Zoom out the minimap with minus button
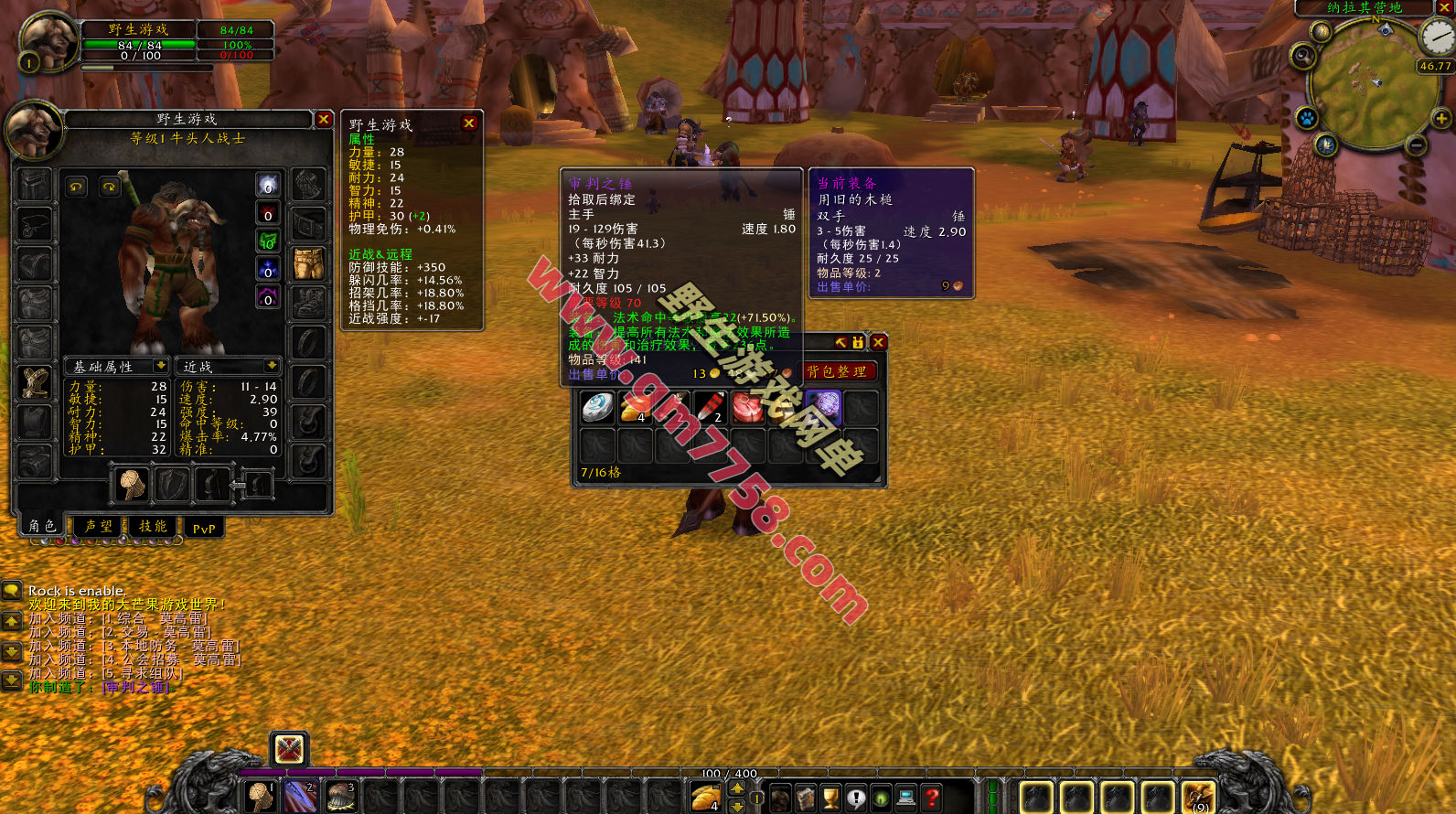Viewport: 1456px width, 814px height. tap(1416, 145)
